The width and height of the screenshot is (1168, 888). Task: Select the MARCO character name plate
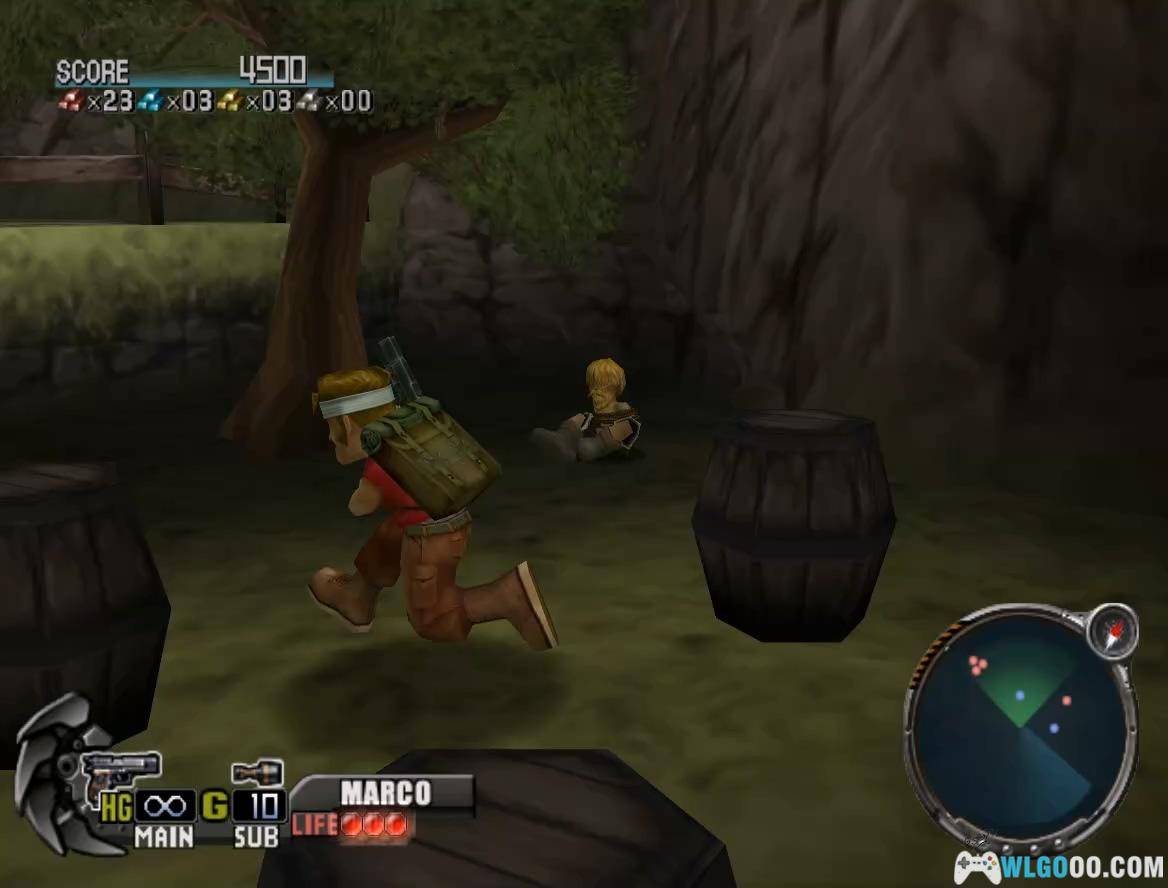click(385, 794)
